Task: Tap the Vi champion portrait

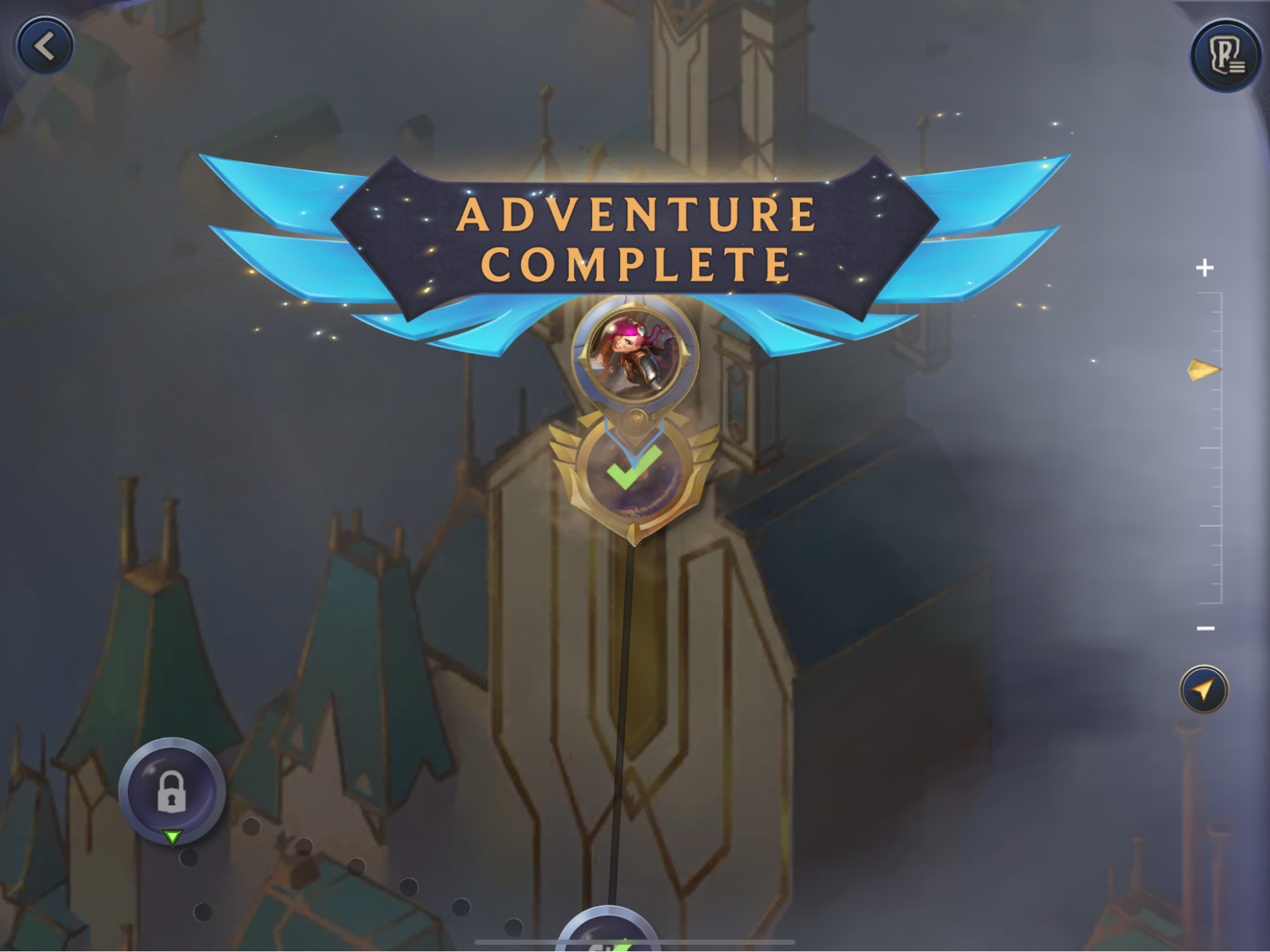Action: (635, 352)
